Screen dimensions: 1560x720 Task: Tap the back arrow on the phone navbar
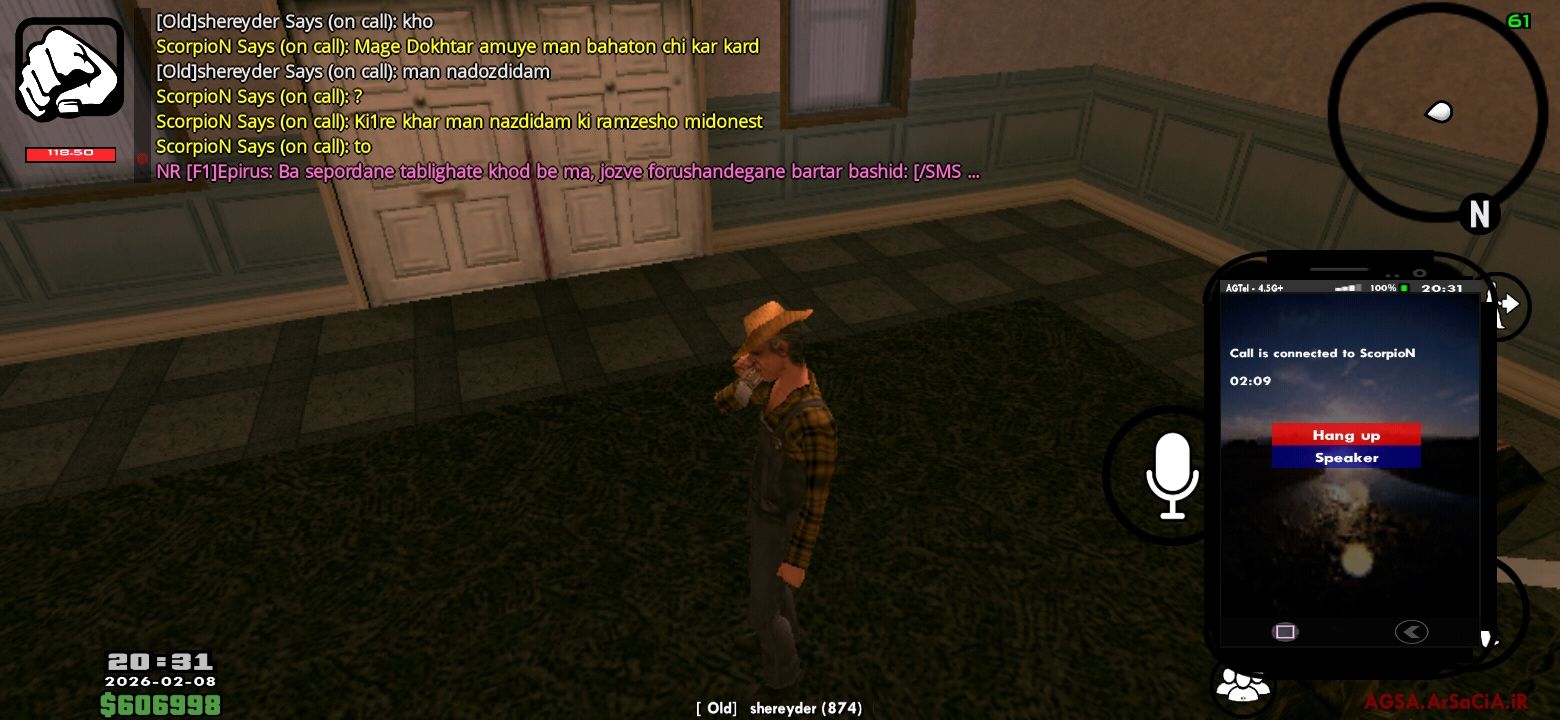point(1412,631)
